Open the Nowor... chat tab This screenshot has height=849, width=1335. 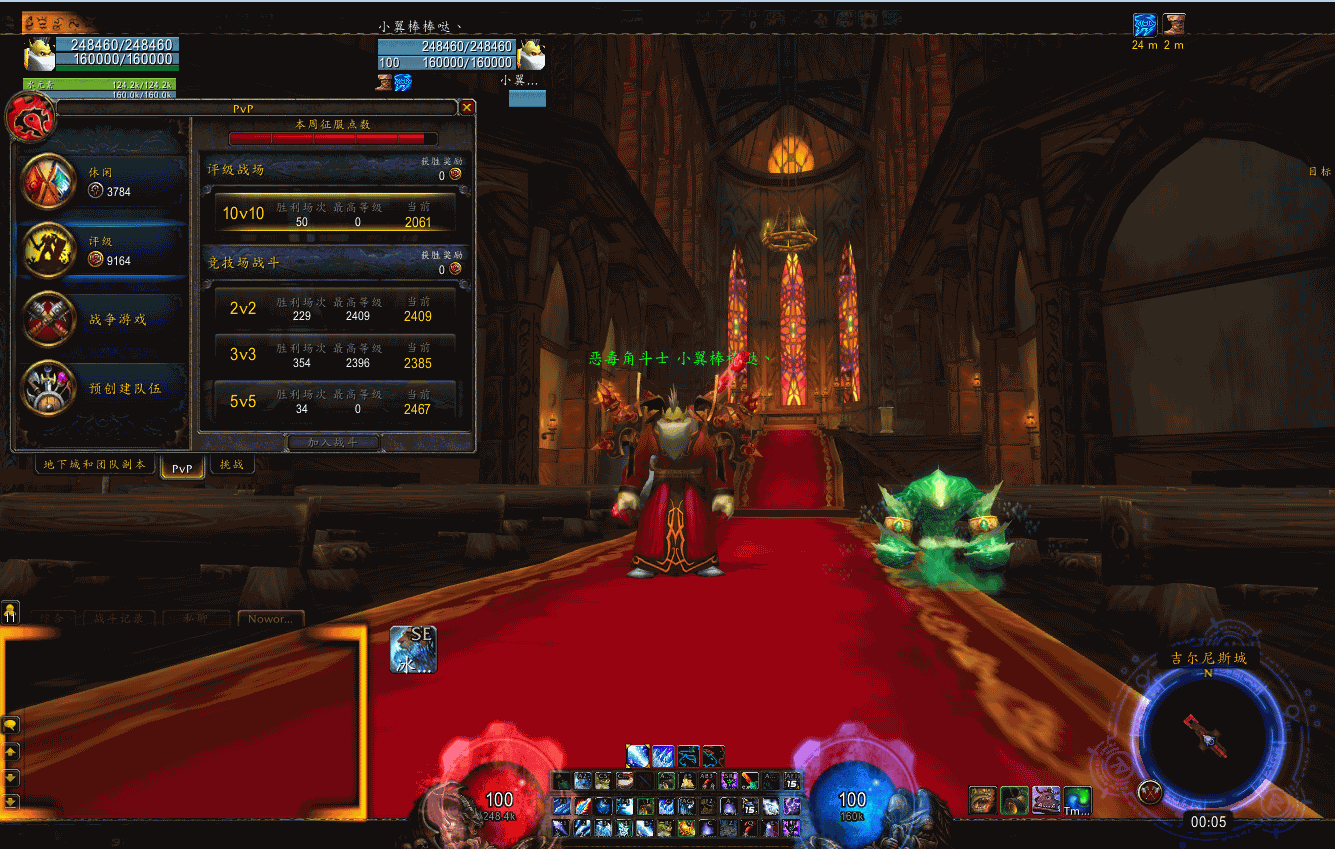(270, 619)
